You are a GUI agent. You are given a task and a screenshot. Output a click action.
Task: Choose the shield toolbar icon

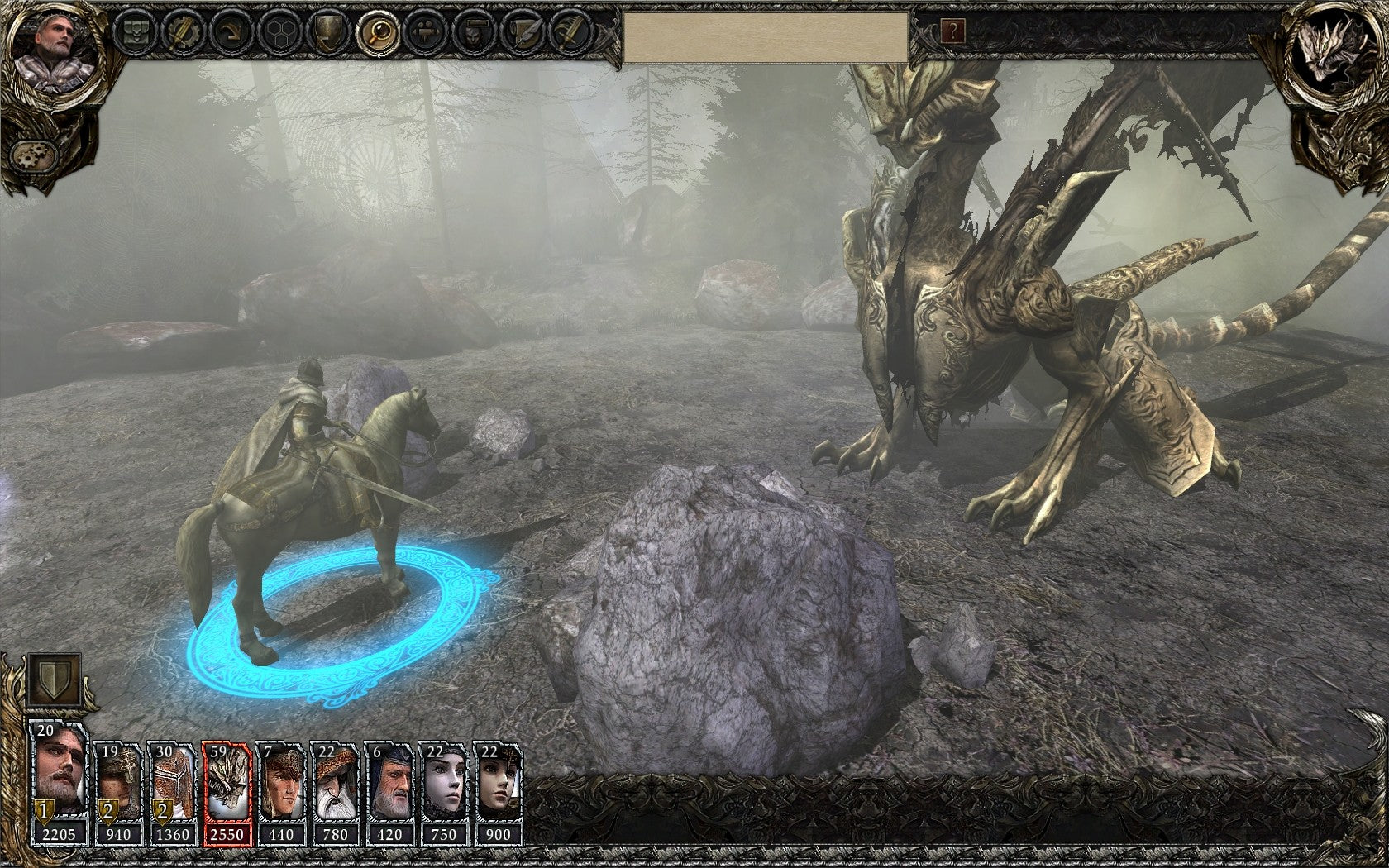pos(329,33)
